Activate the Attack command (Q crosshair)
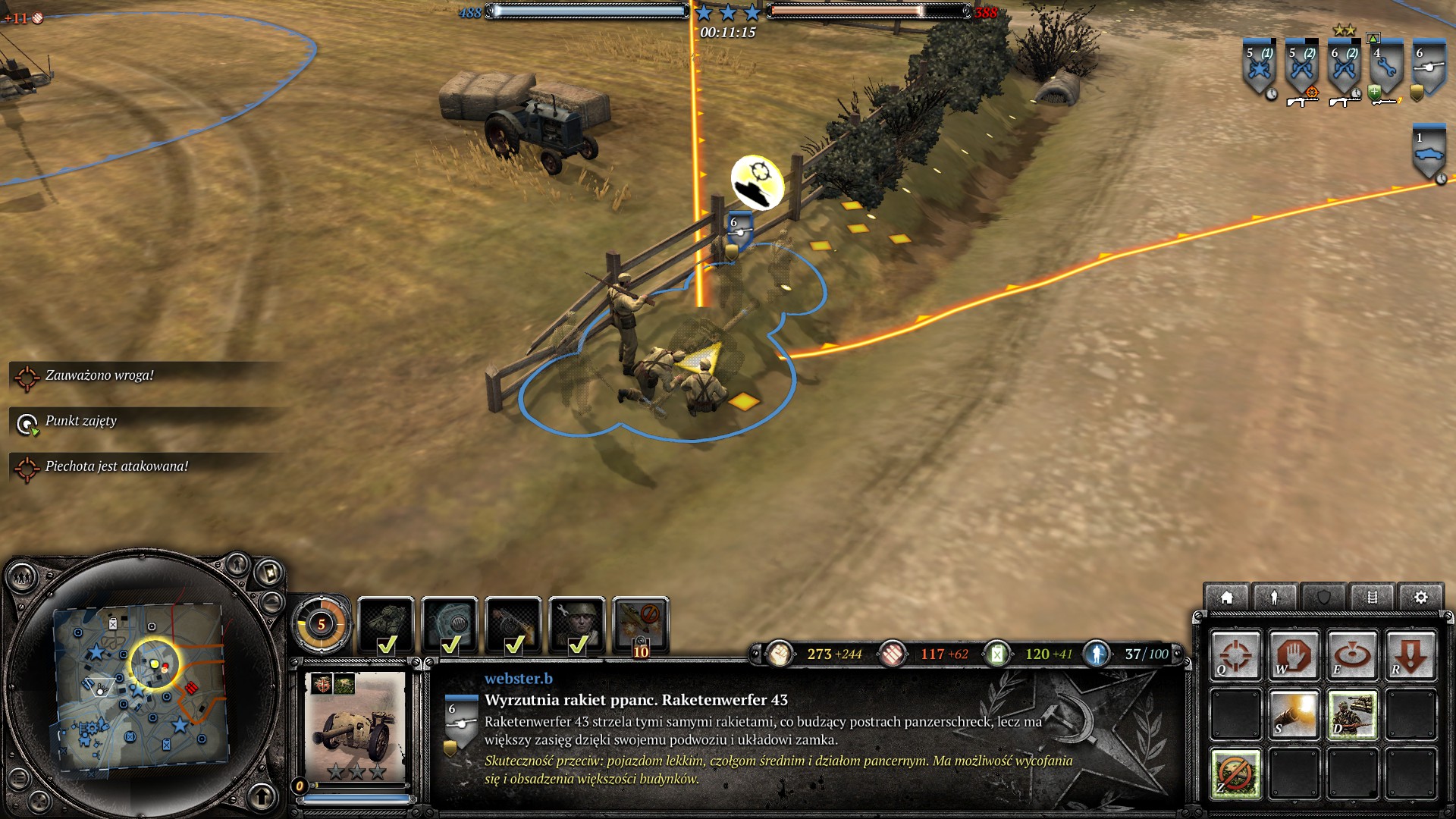Image resolution: width=1456 pixels, height=819 pixels. [1235, 654]
